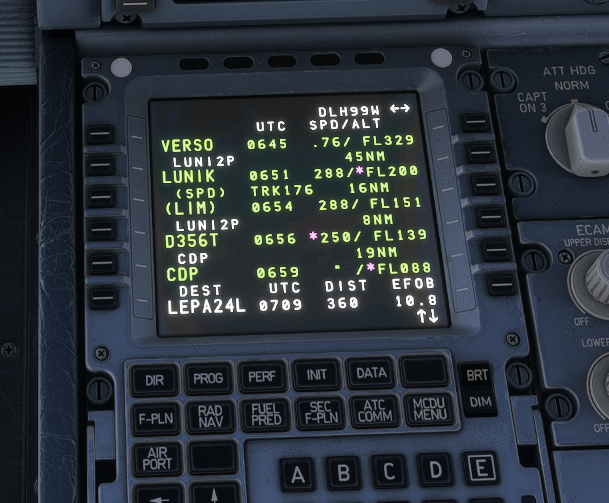Viewport: 609px width, 503px height.
Task: Click the AIRPORT key
Action: pyautogui.click(x=156, y=458)
